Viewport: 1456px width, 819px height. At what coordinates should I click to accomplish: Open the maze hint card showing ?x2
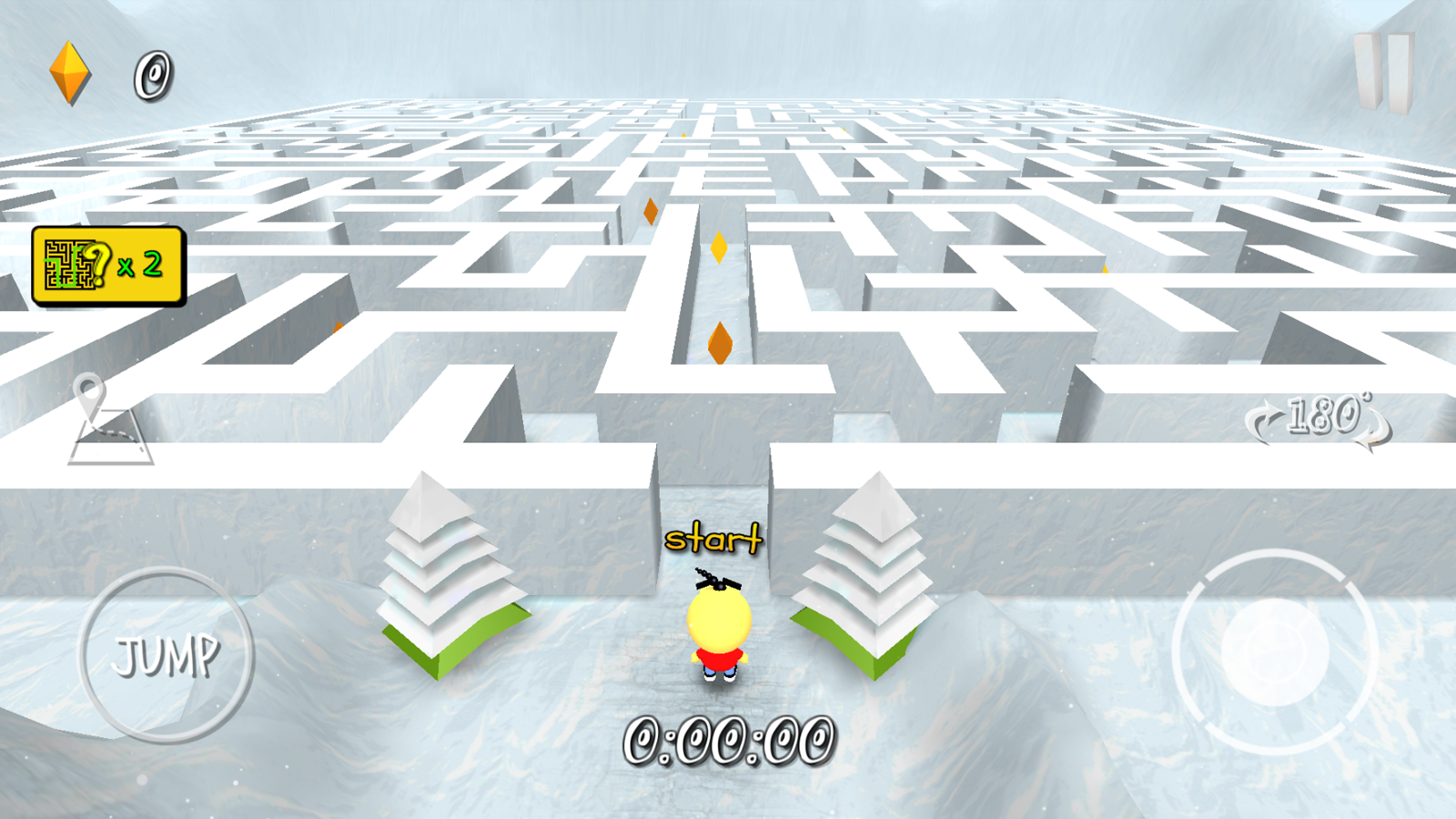pyautogui.click(x=107, y=264)
